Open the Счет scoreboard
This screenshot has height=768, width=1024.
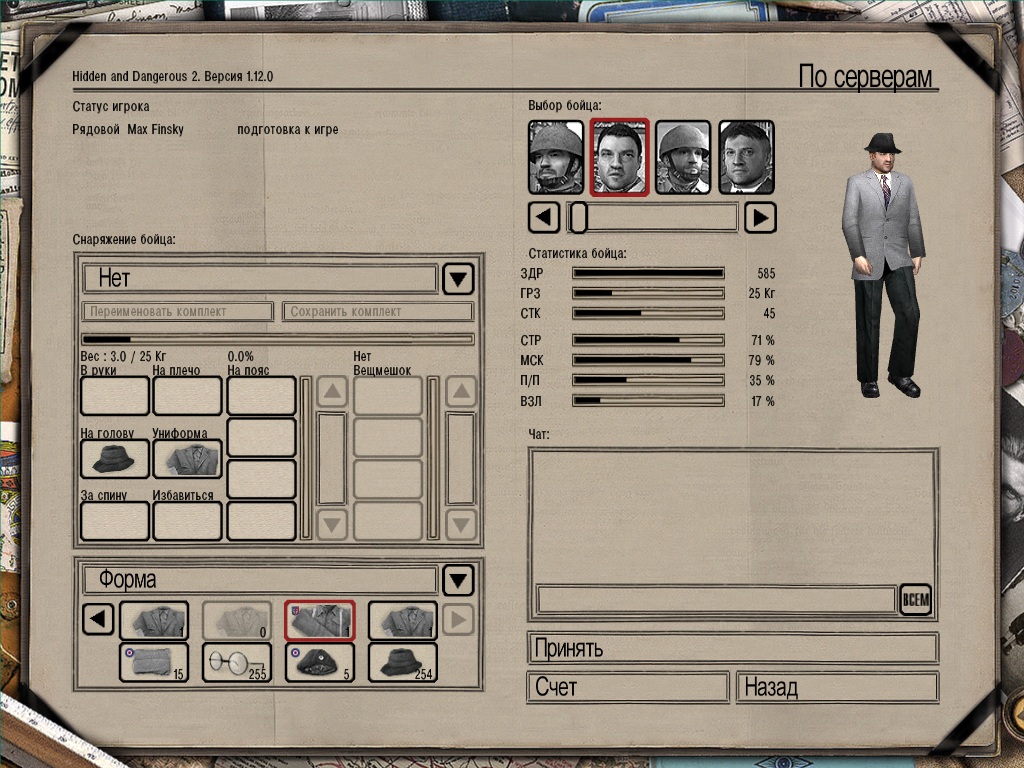[x=627, y=688]
